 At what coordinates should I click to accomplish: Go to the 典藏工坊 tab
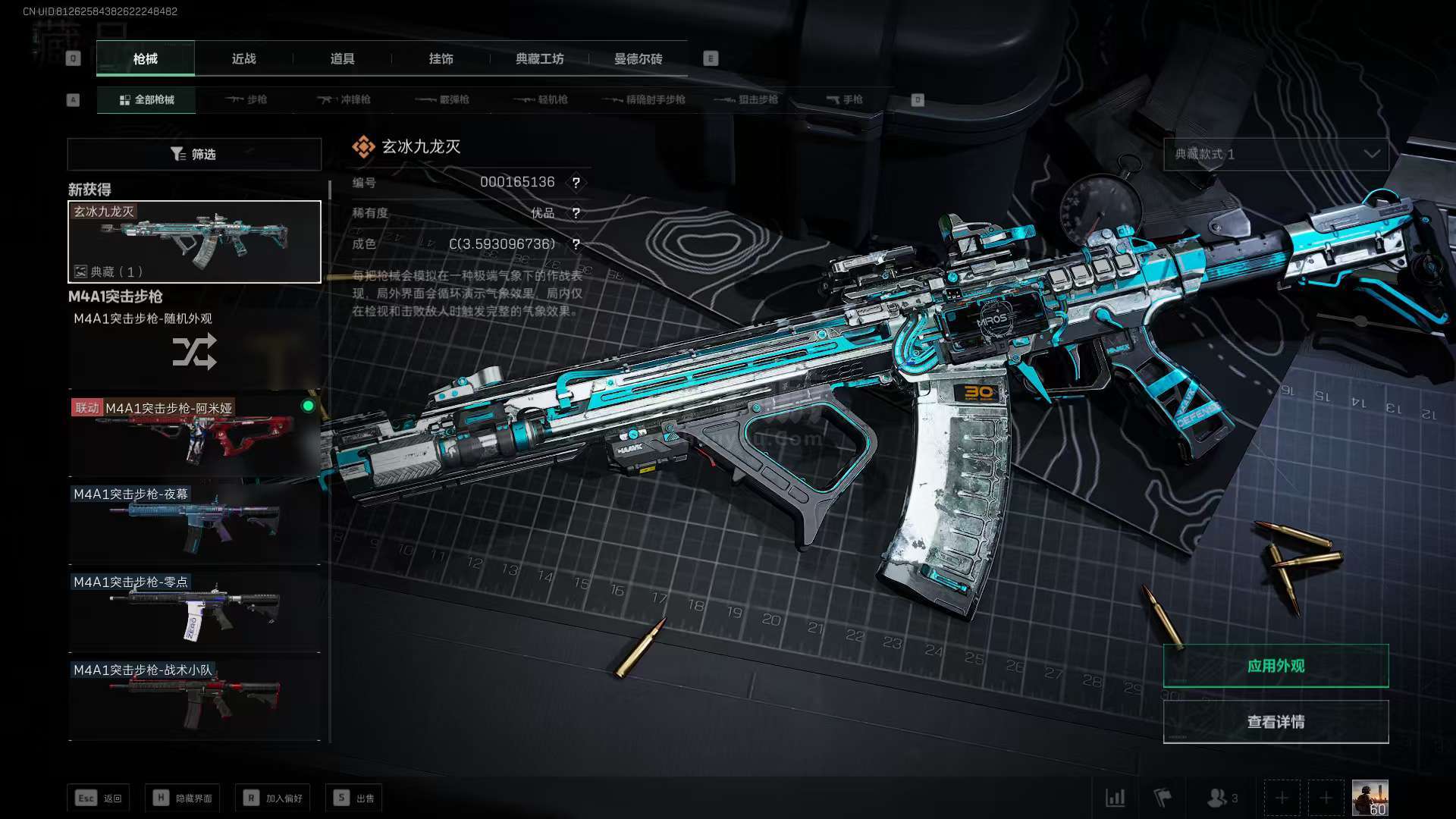click(539, 58)
